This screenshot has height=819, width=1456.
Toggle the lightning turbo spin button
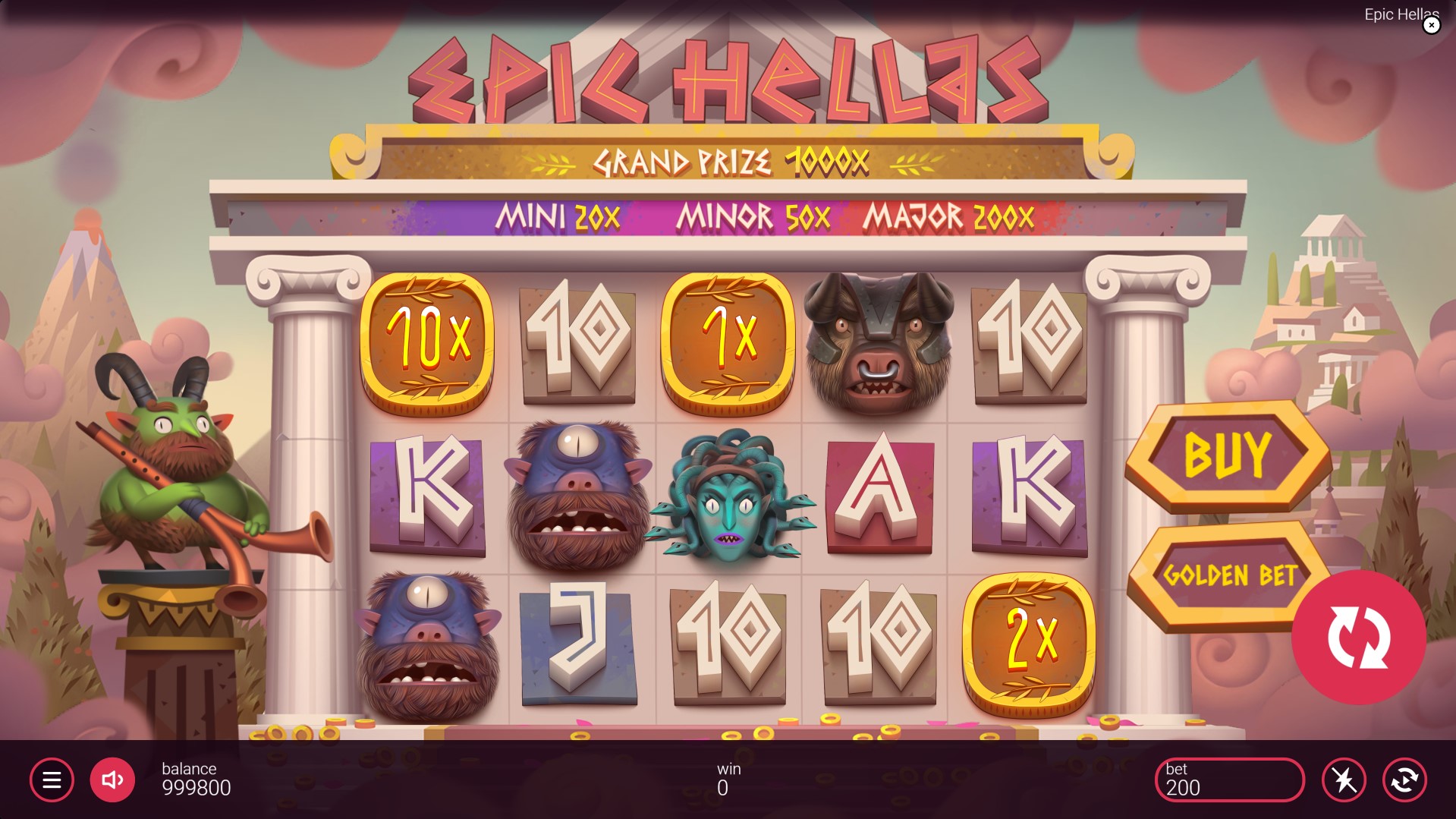(x=1344, y=780)
